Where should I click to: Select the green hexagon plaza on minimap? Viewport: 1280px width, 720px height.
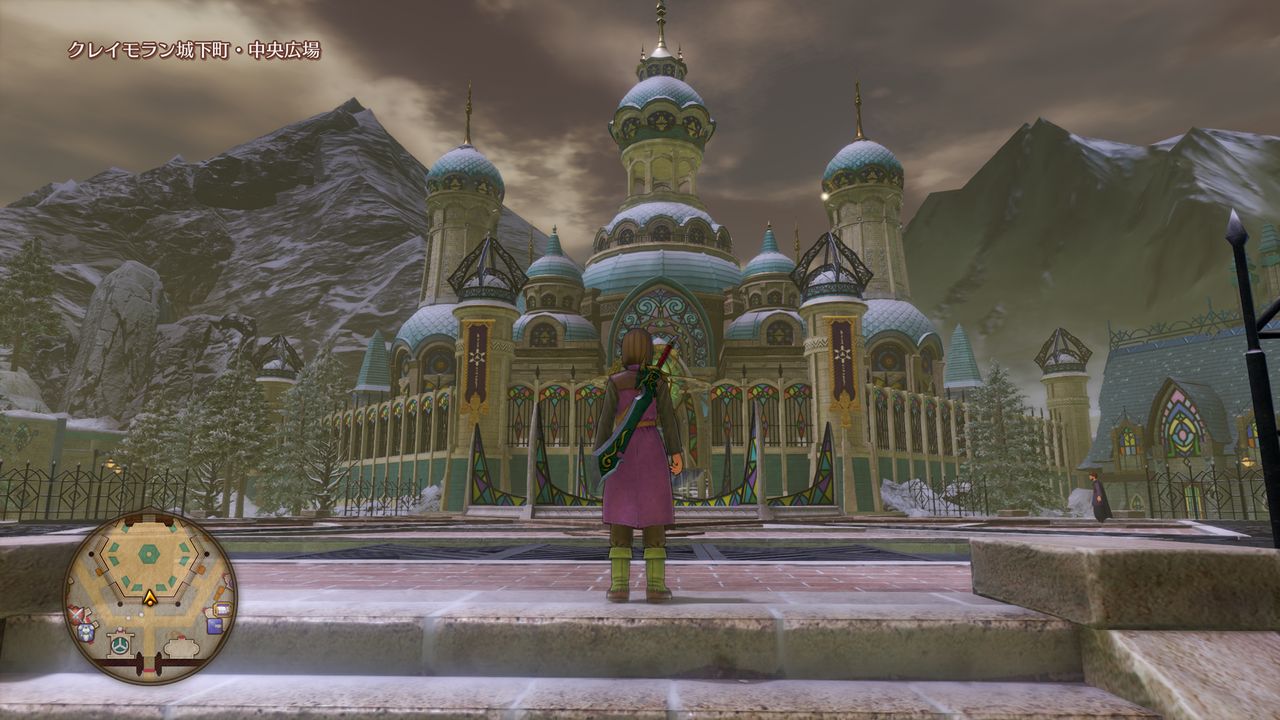pos(149,554)
